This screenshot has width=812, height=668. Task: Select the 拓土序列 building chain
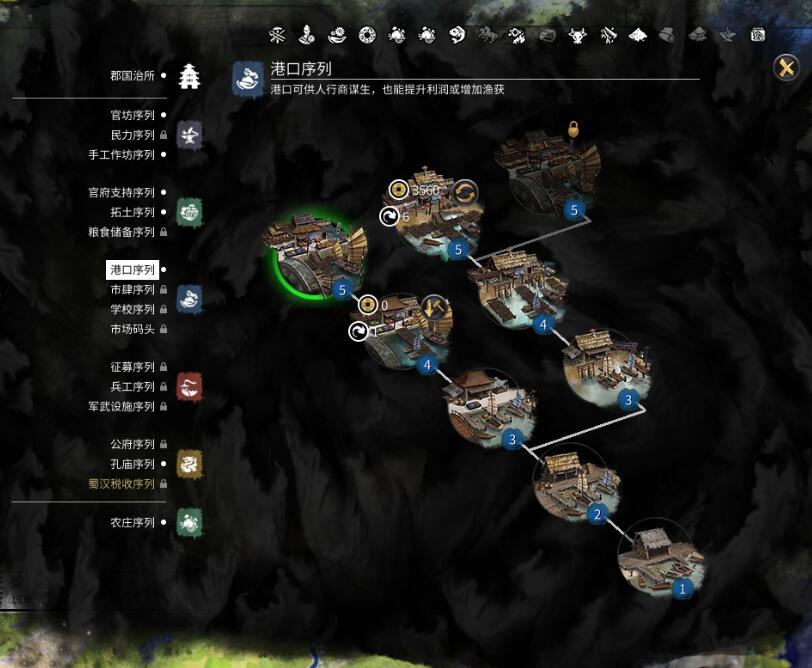(x=132, y=212)
